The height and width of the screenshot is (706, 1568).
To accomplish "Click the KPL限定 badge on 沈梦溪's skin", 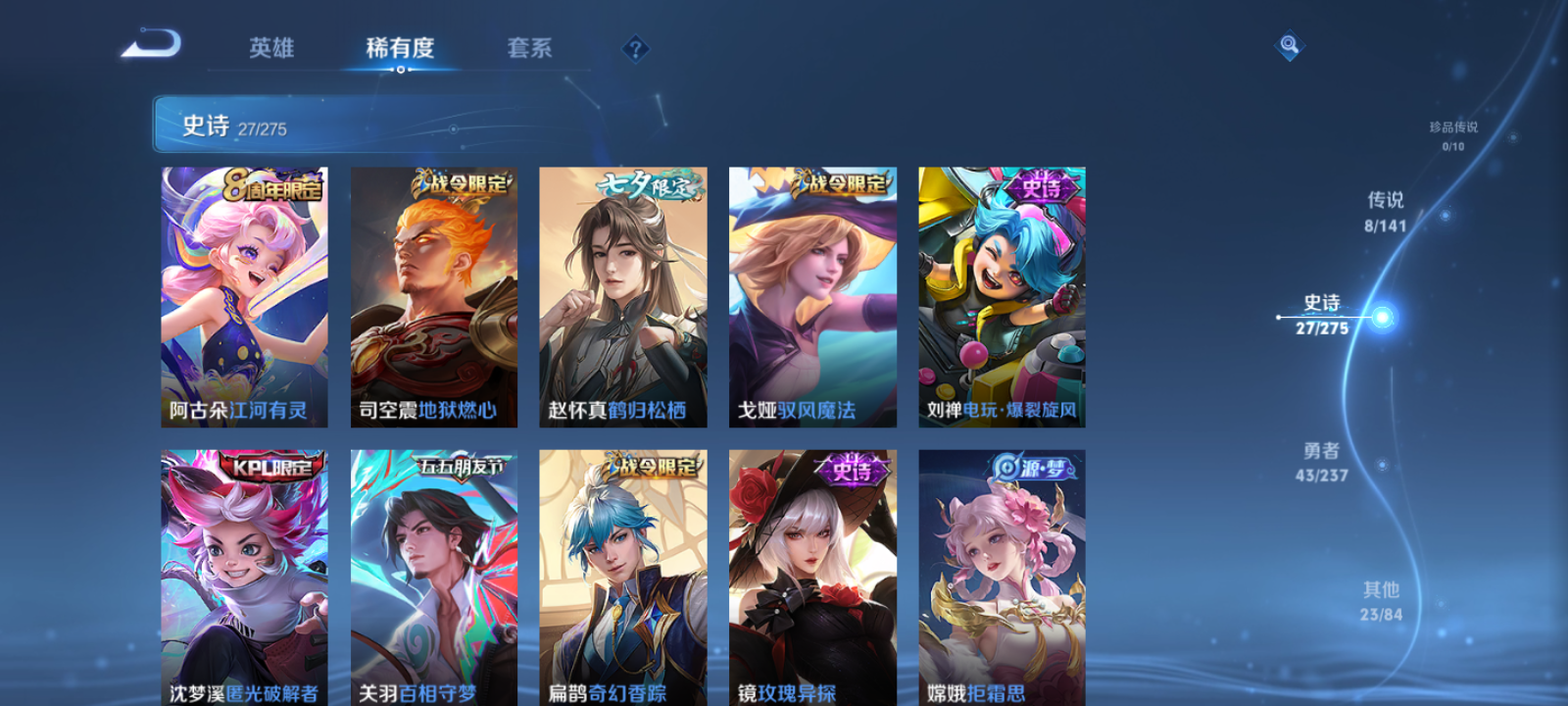I will point(271,468).
